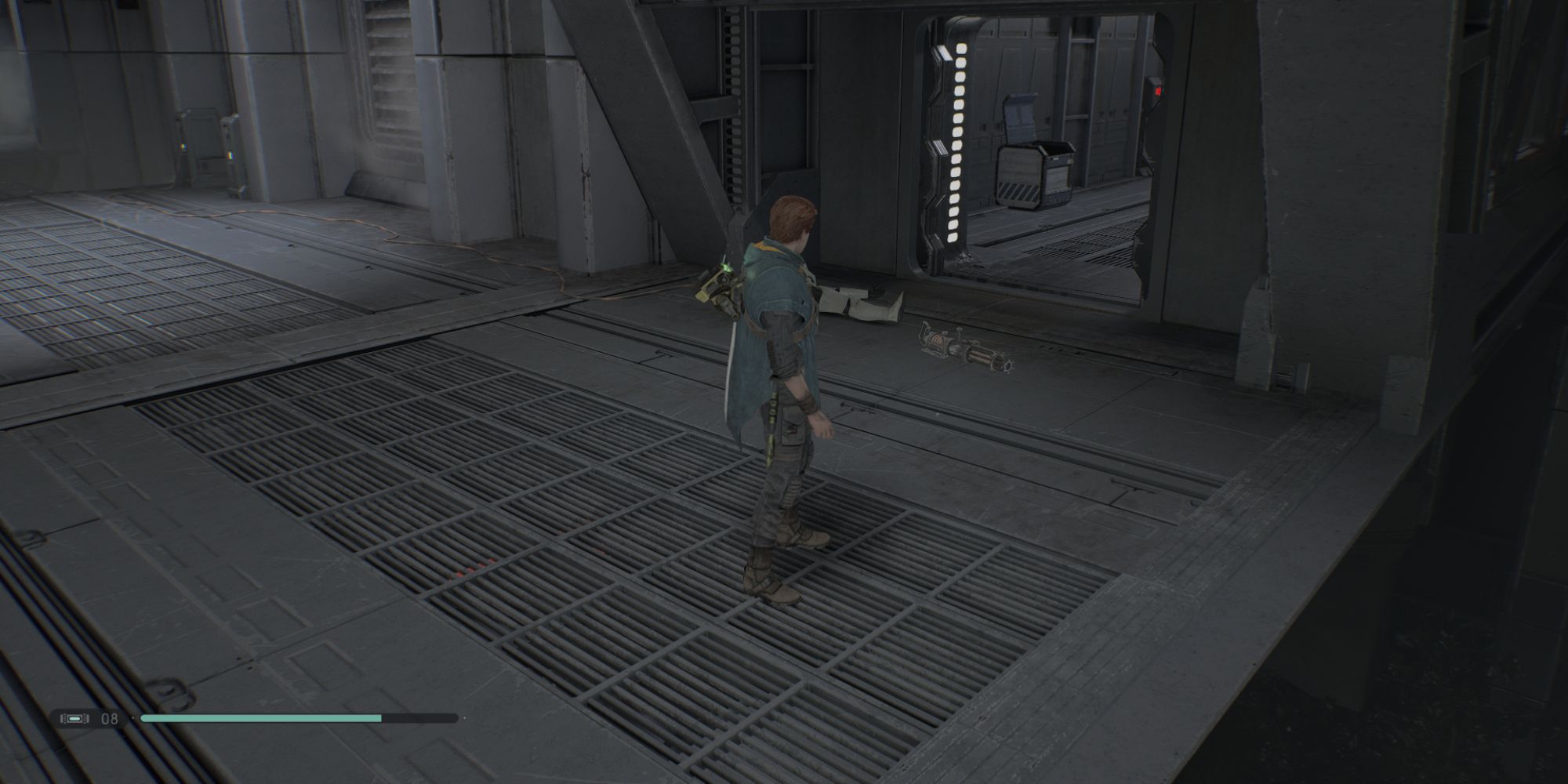The width and height of the screenshot is (1568, 784).
Task: Click the red indicator light on the far wall
Action: point(1158,91)
